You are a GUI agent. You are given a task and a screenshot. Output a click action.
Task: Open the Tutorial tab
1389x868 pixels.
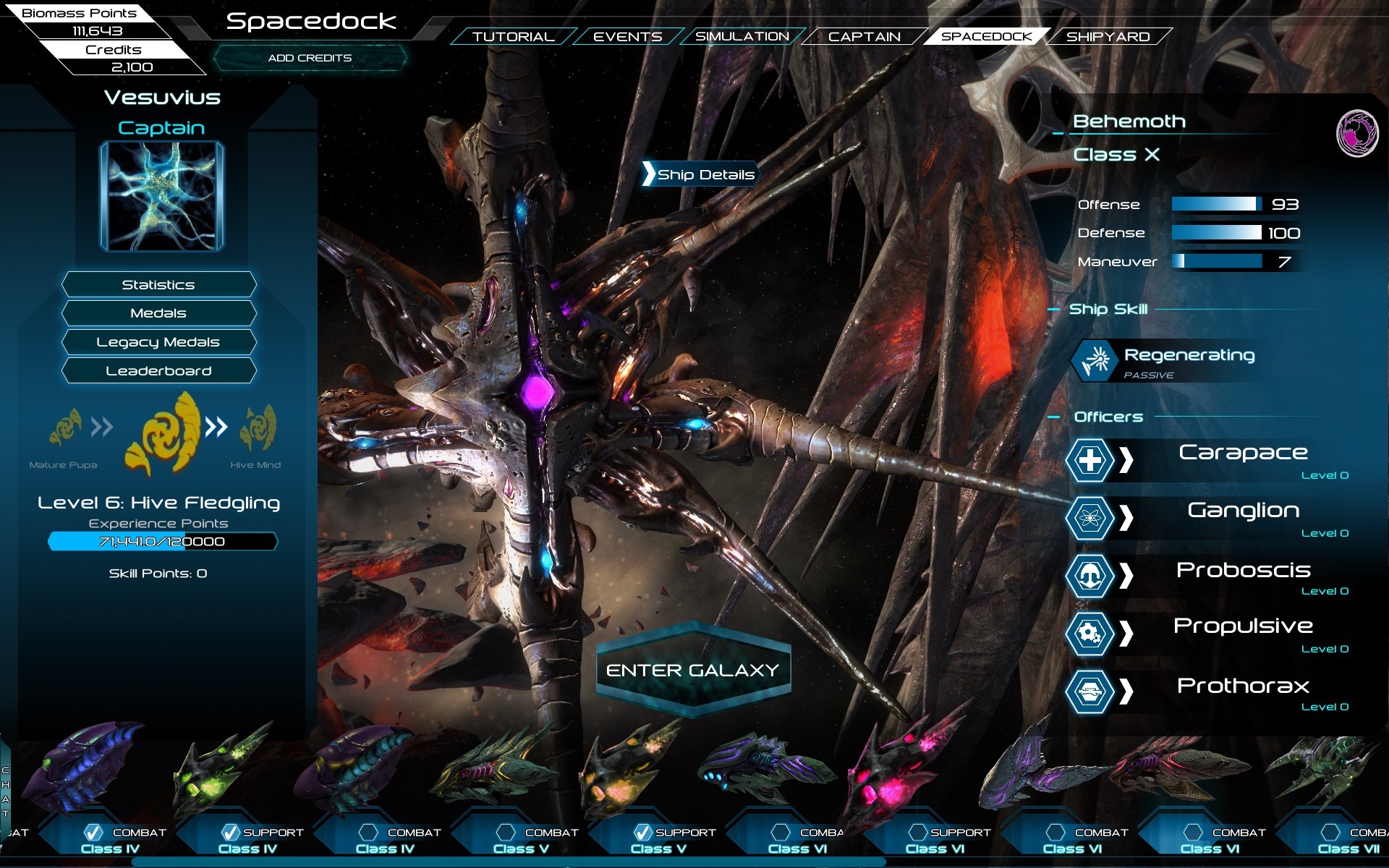[513, 36]
